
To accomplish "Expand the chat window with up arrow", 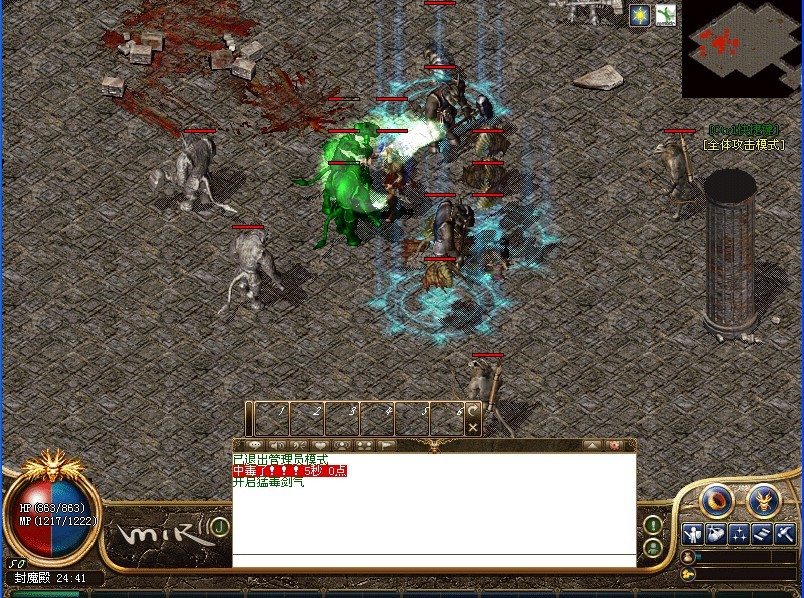I will 592,445.
